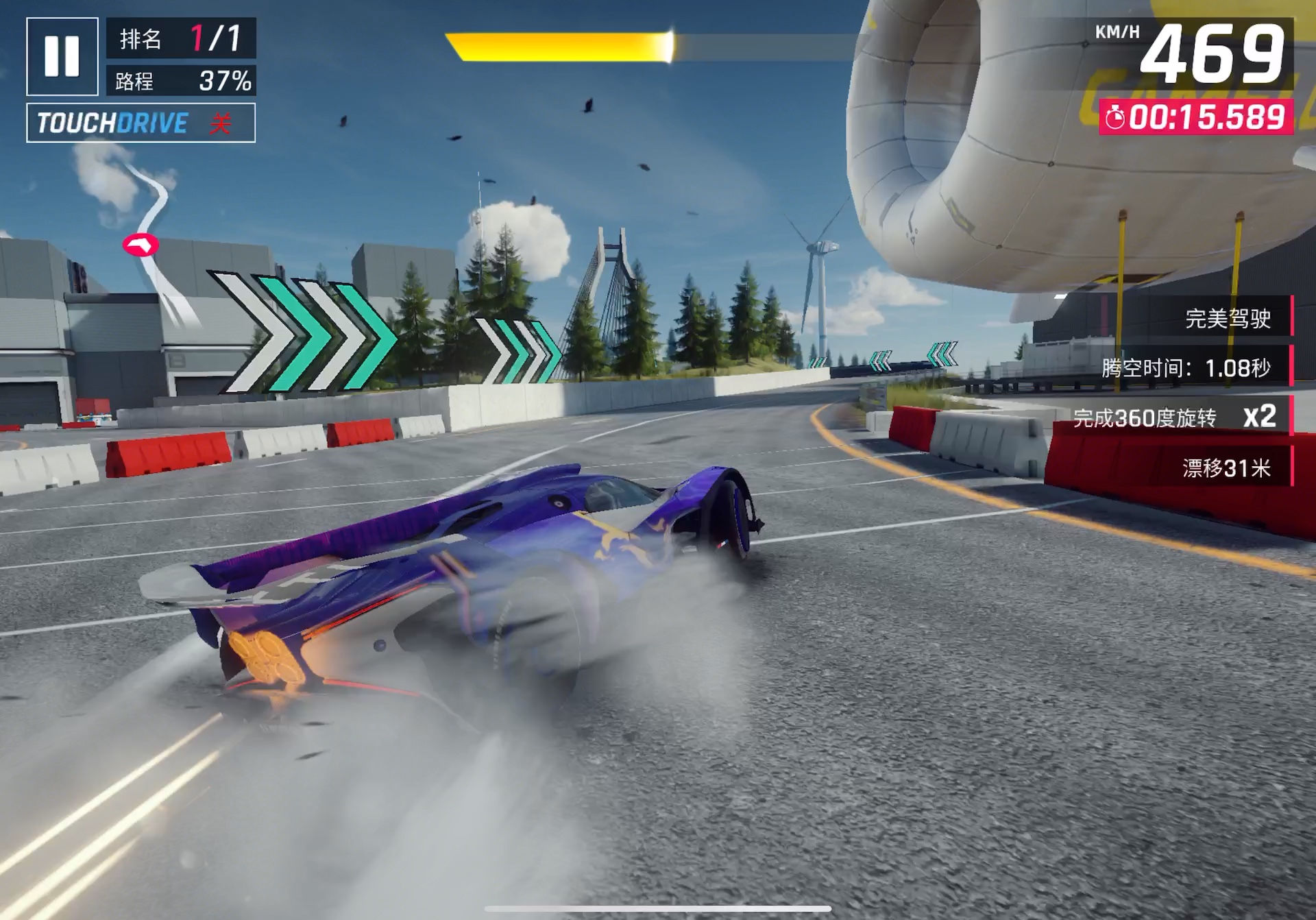Toggle the TouchDrive control mode
Image resolution: width=1316 pixels, height=920 pixels.
141,123
